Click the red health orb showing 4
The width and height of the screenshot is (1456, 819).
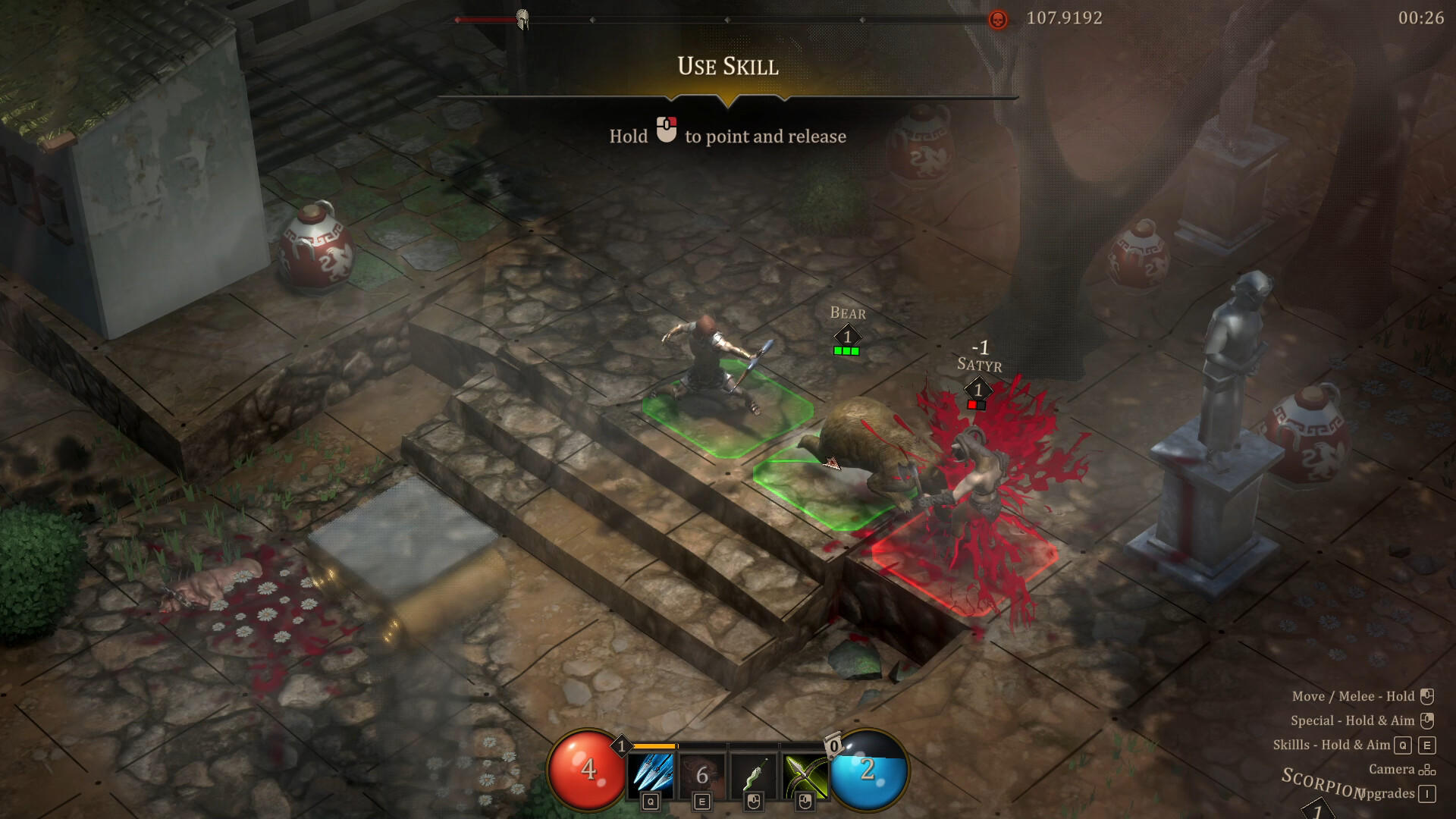[588, 770]
